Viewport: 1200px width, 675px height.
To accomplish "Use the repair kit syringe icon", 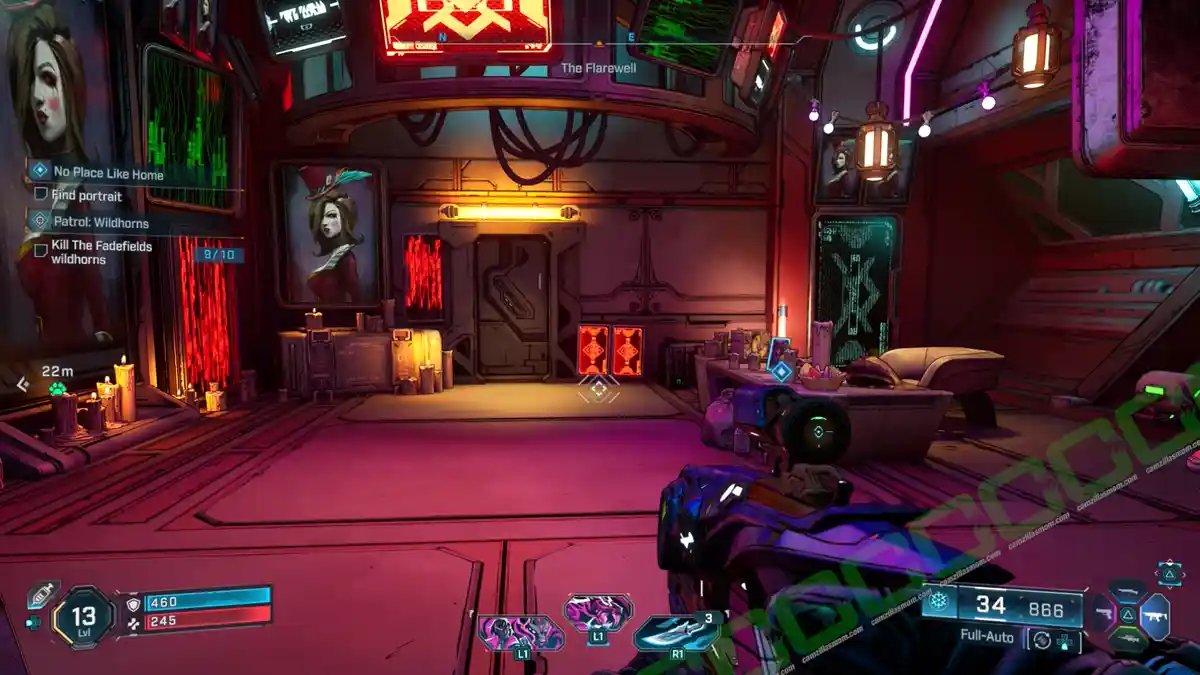I will coord(38,595).
